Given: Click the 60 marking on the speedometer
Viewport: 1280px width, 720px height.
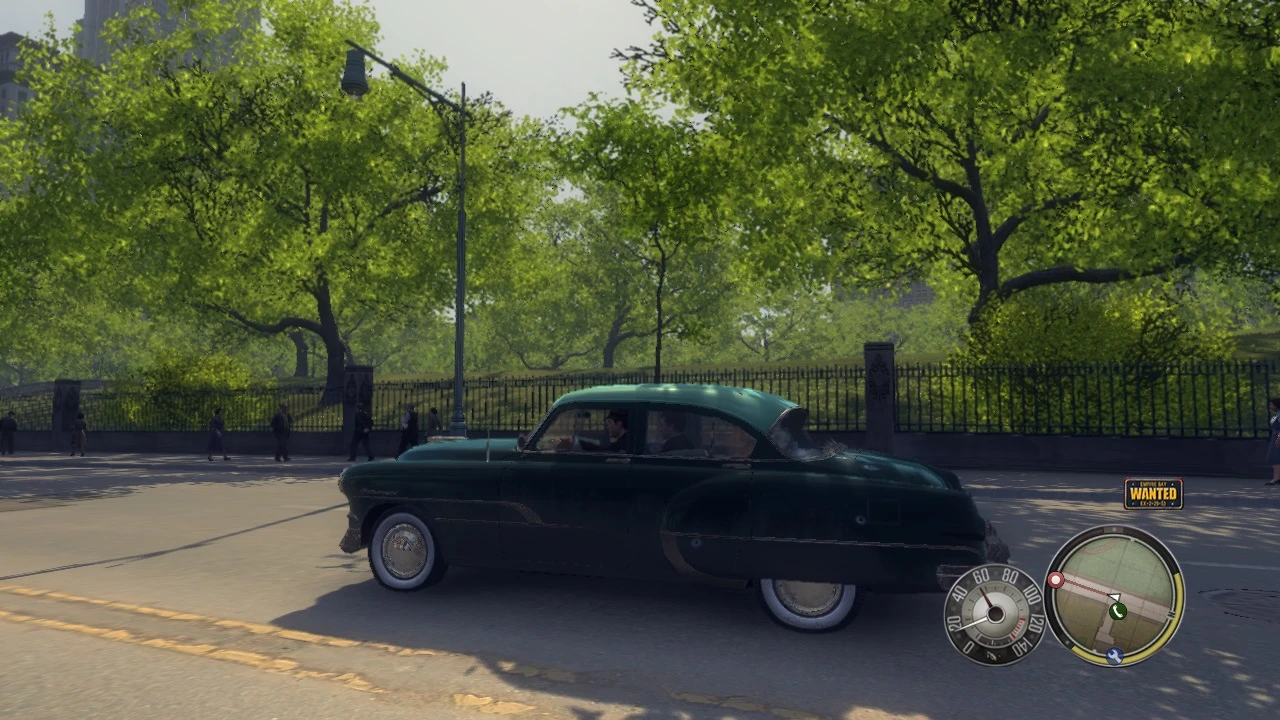Looking at the screenshot, I should click(x=980, y=576).
